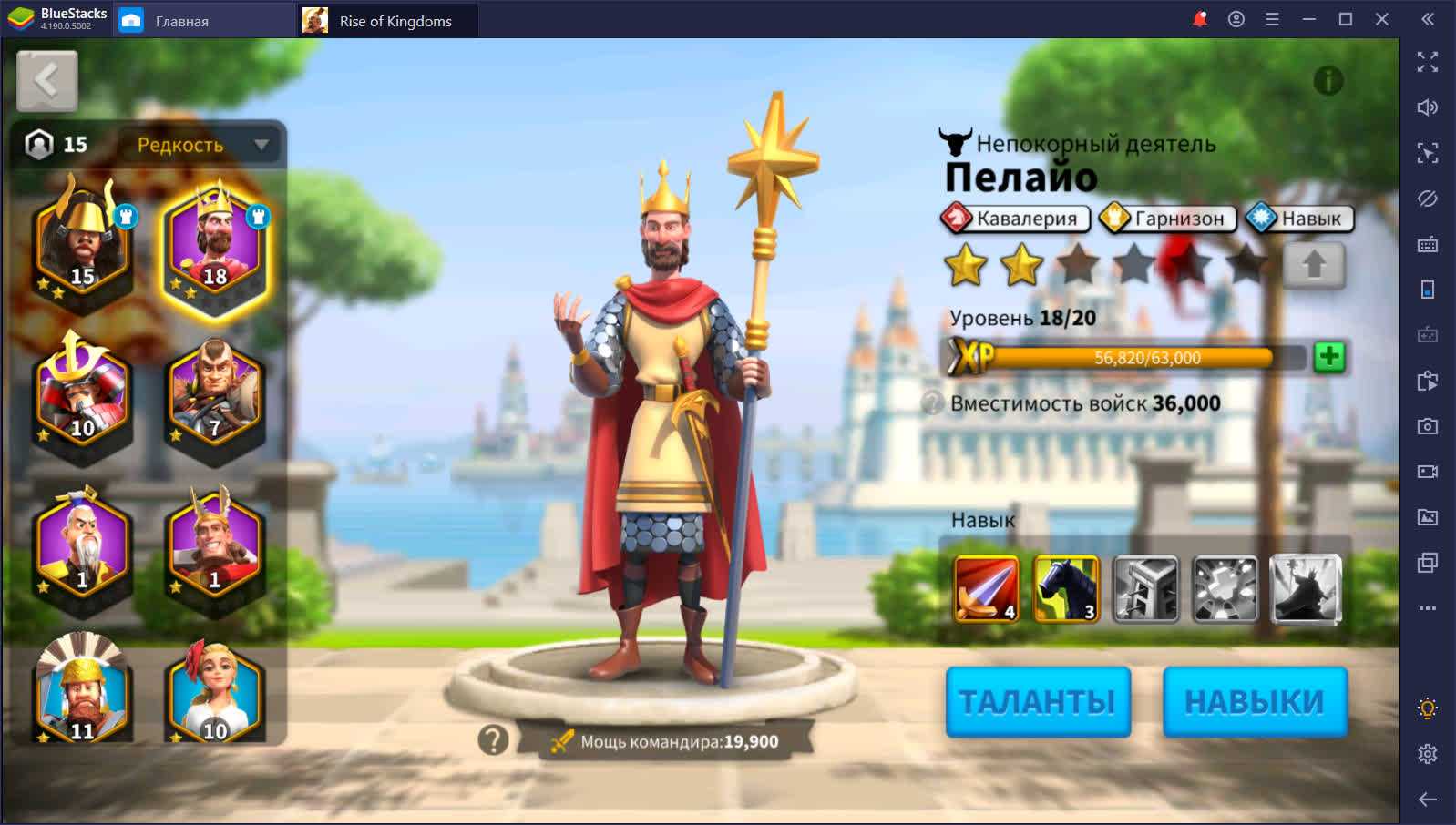View the sword-strike skill, level 4

(x=987, y=589)
